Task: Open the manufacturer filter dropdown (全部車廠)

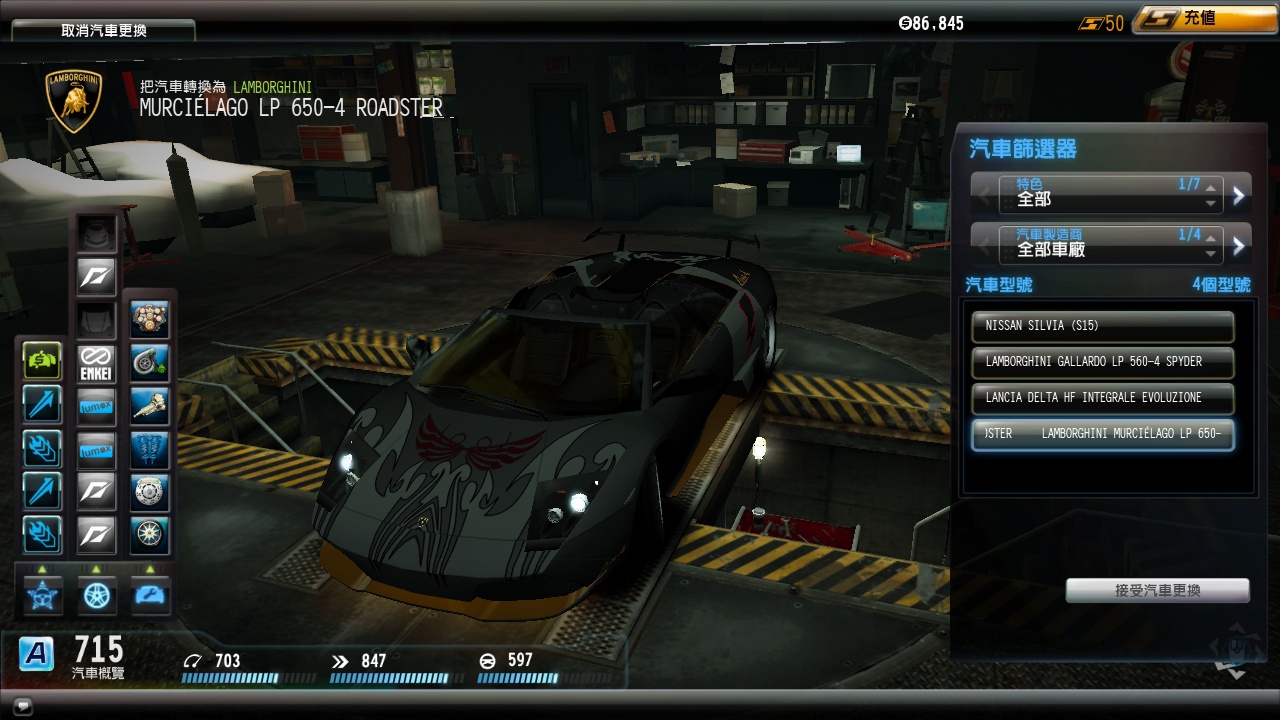Action: 1110,245
